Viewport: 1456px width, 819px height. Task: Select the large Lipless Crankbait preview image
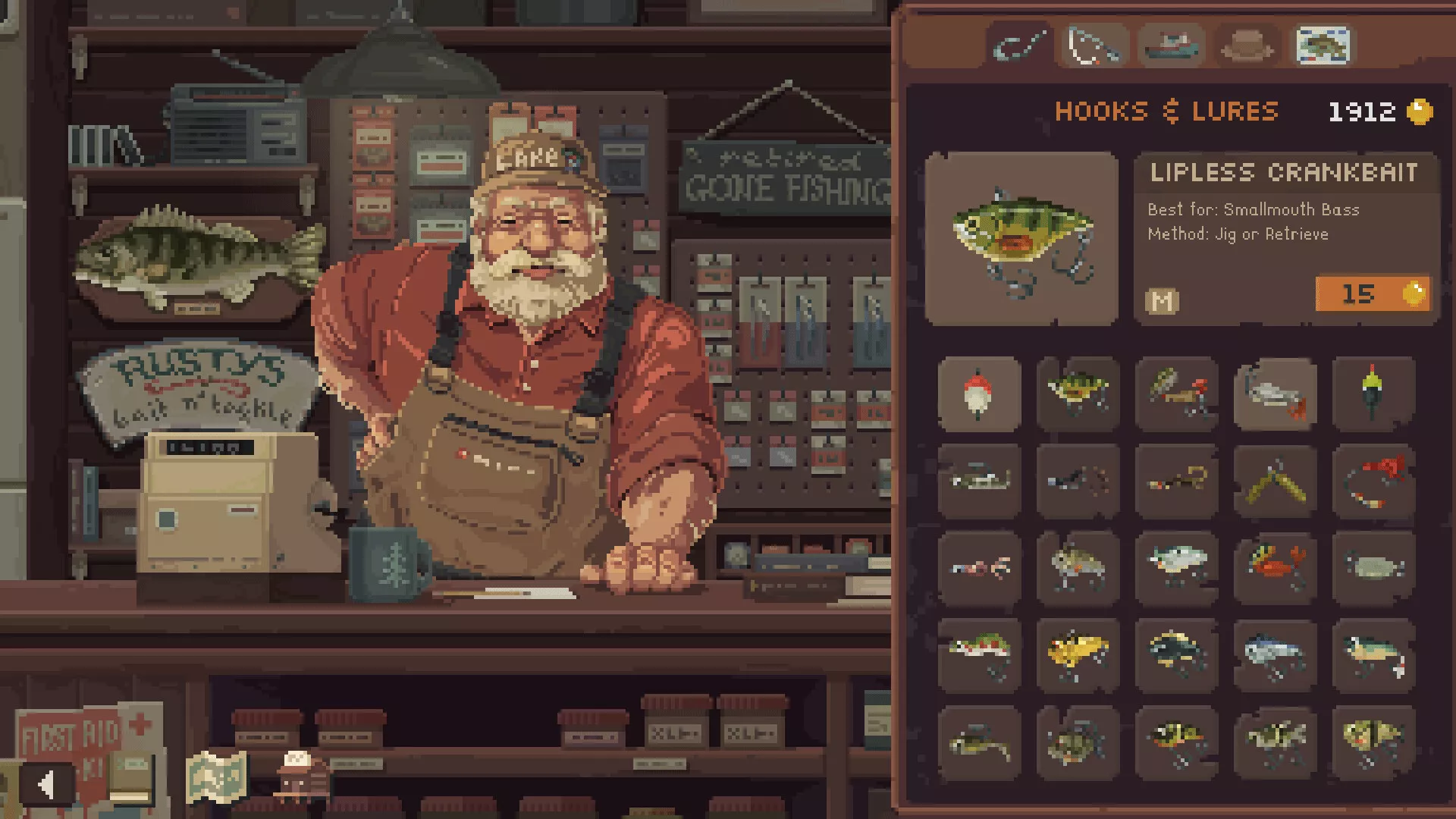point(1021,239)
